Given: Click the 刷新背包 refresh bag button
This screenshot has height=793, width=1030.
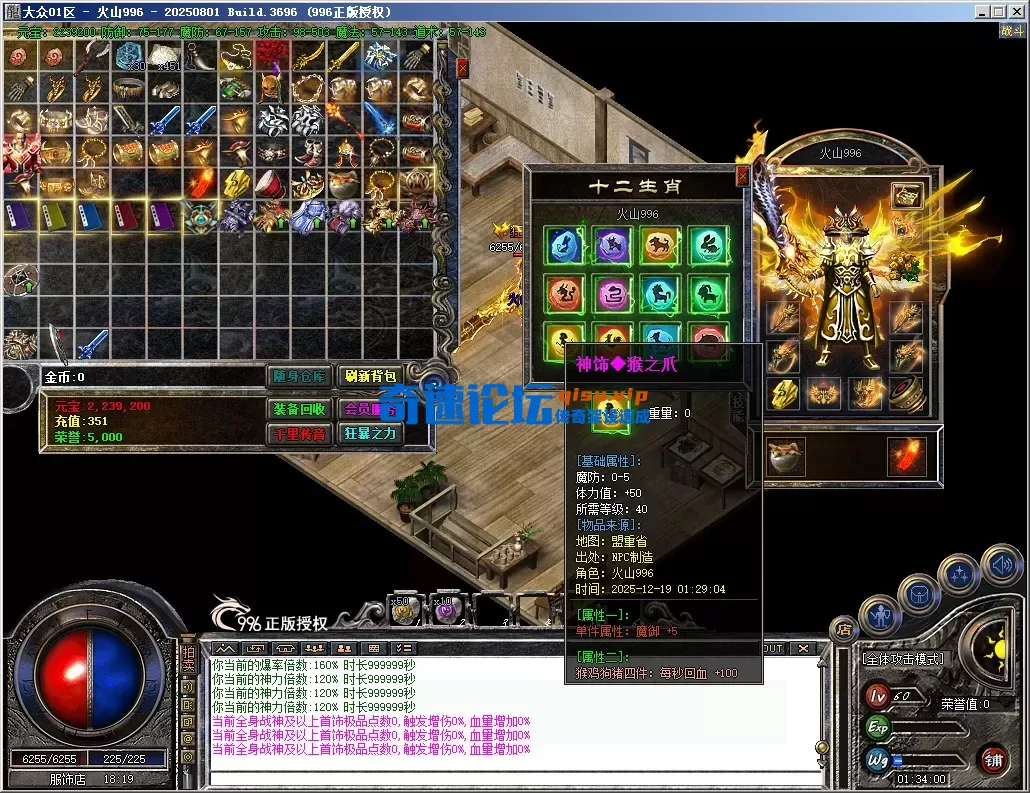Looking at the screenshot, I should click(369, 377).
